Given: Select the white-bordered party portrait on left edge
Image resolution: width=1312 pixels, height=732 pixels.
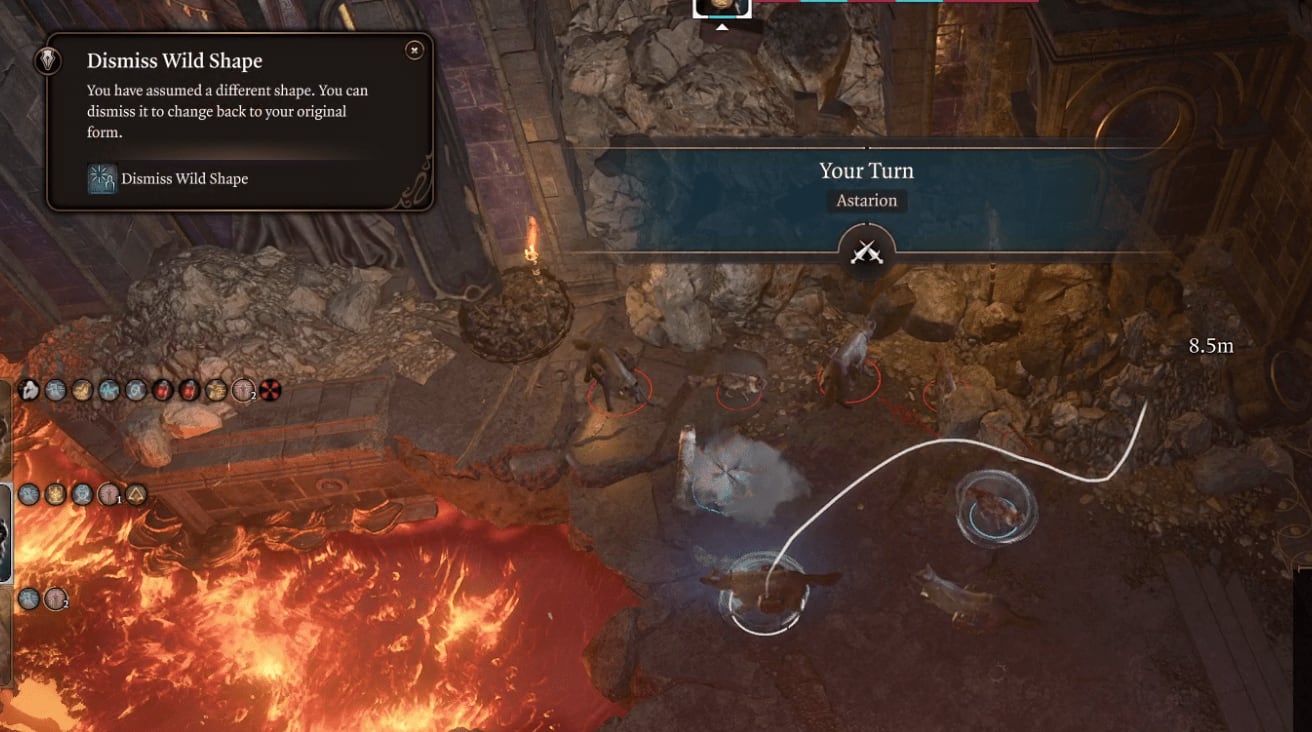Looking at the screenshot, I should [5, 531].
